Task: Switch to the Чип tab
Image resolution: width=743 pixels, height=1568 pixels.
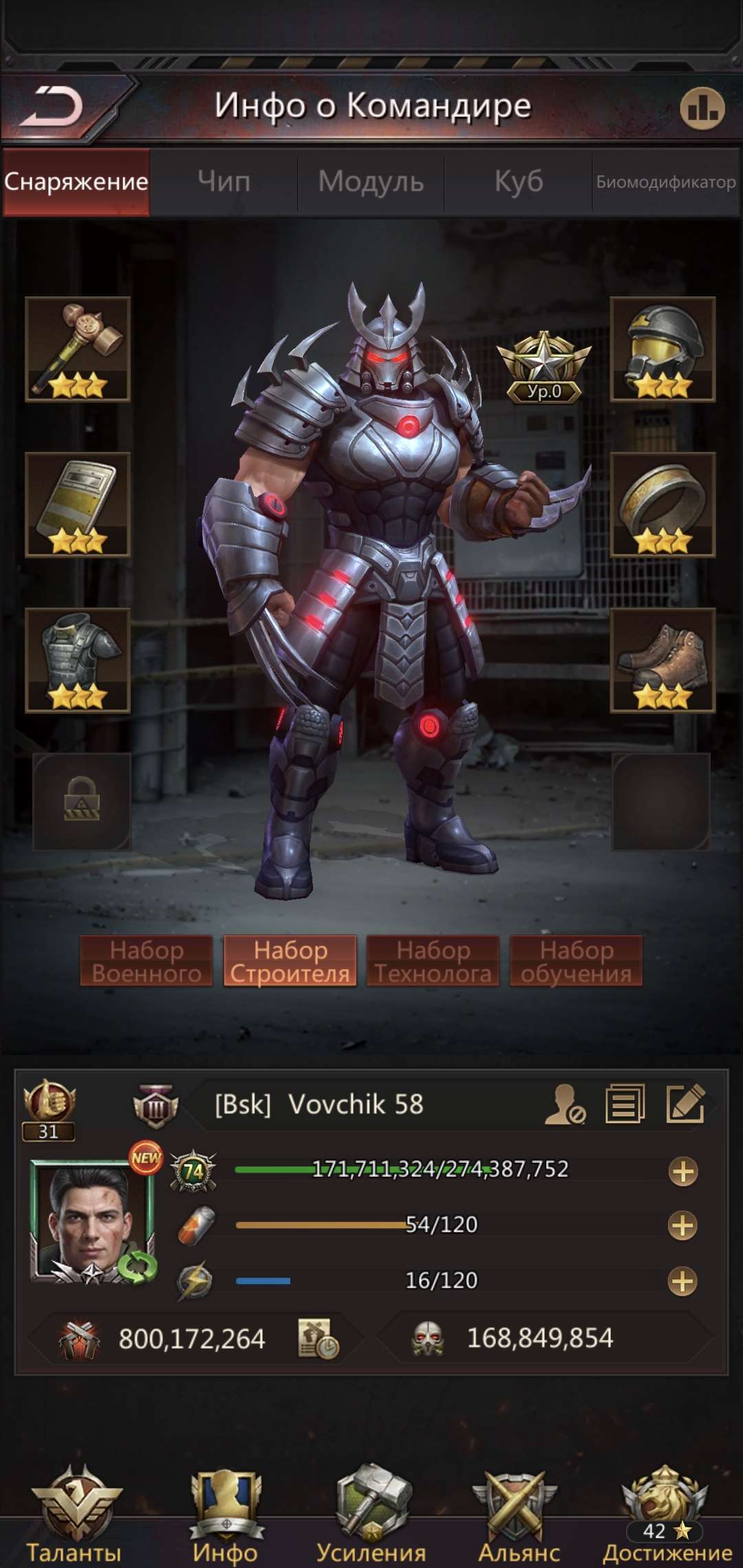Action: tap(224, 182)
